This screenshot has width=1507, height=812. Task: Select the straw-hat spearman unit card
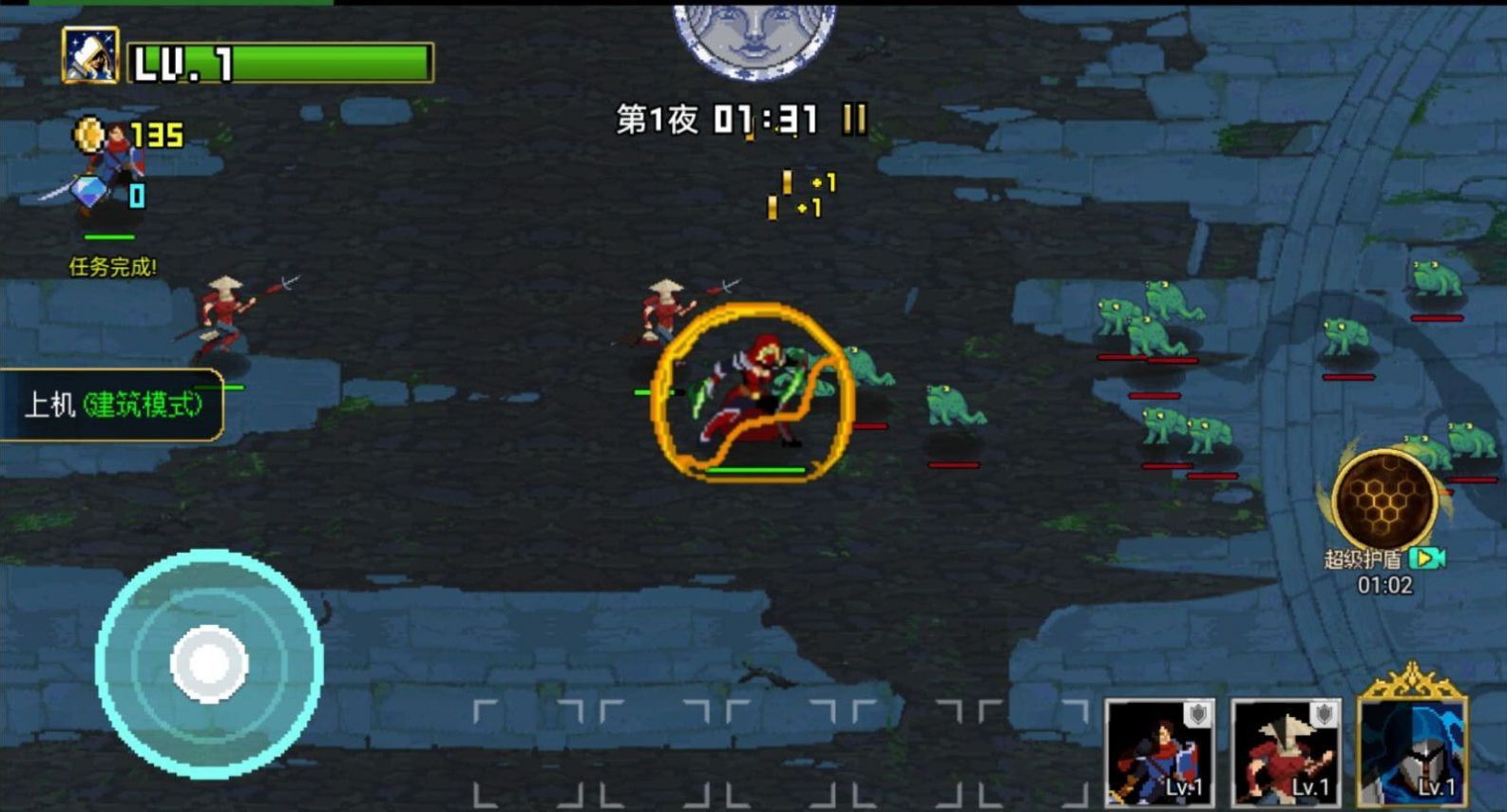click(x=1287, y=753)
